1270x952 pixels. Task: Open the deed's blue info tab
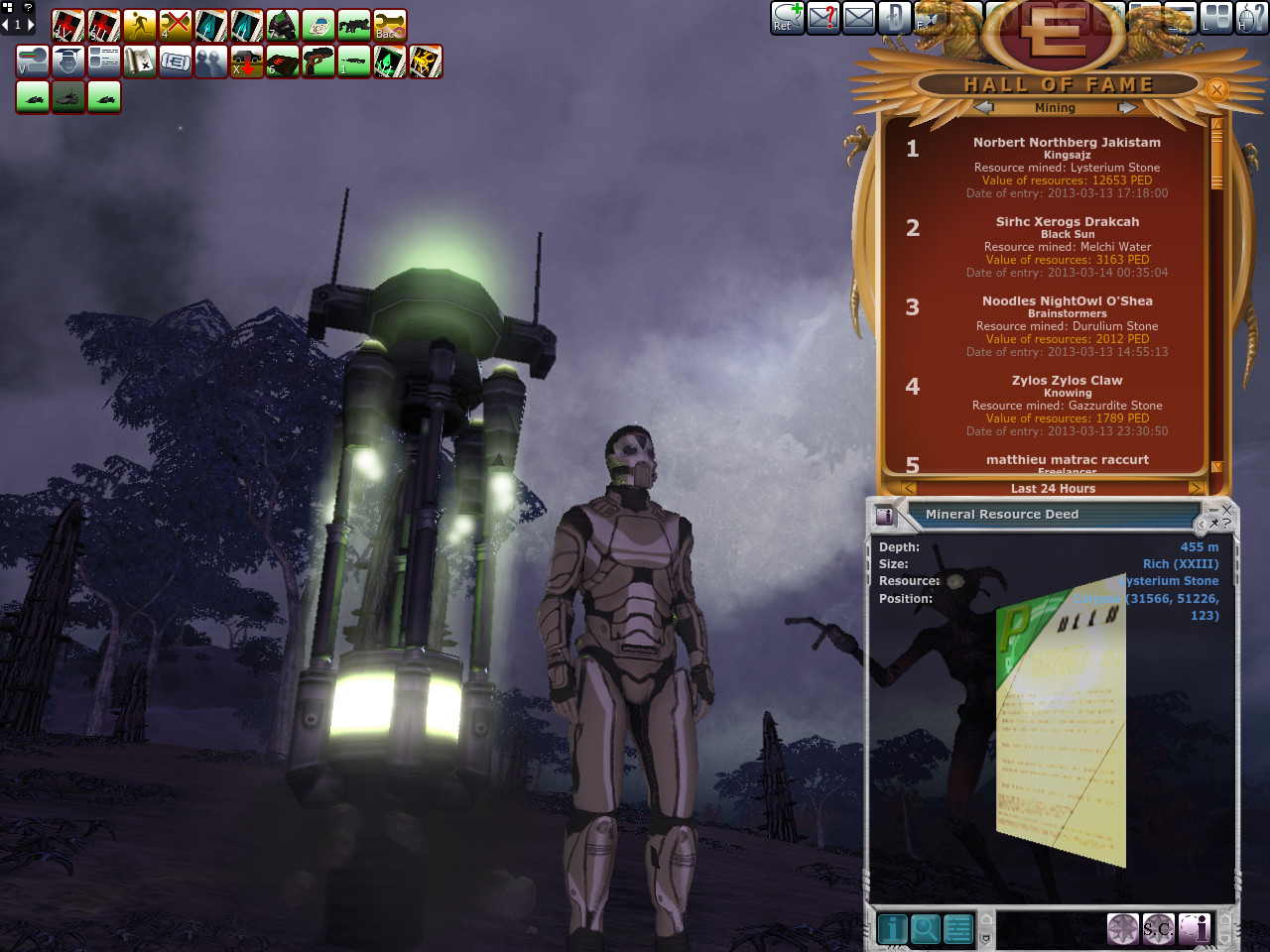(x=892, y=929)
